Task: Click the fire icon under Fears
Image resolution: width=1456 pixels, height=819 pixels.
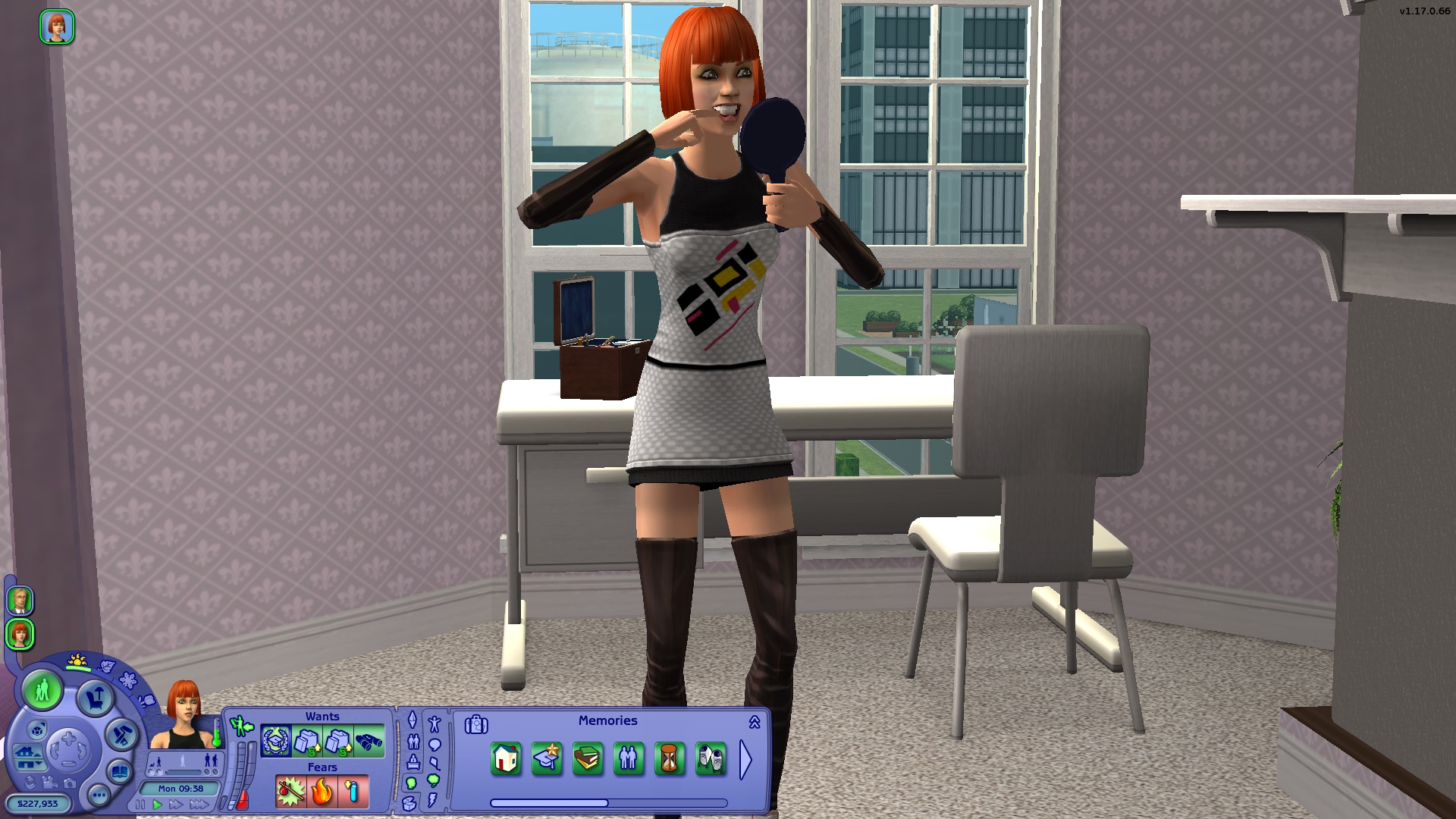Action: click(322, 791)
